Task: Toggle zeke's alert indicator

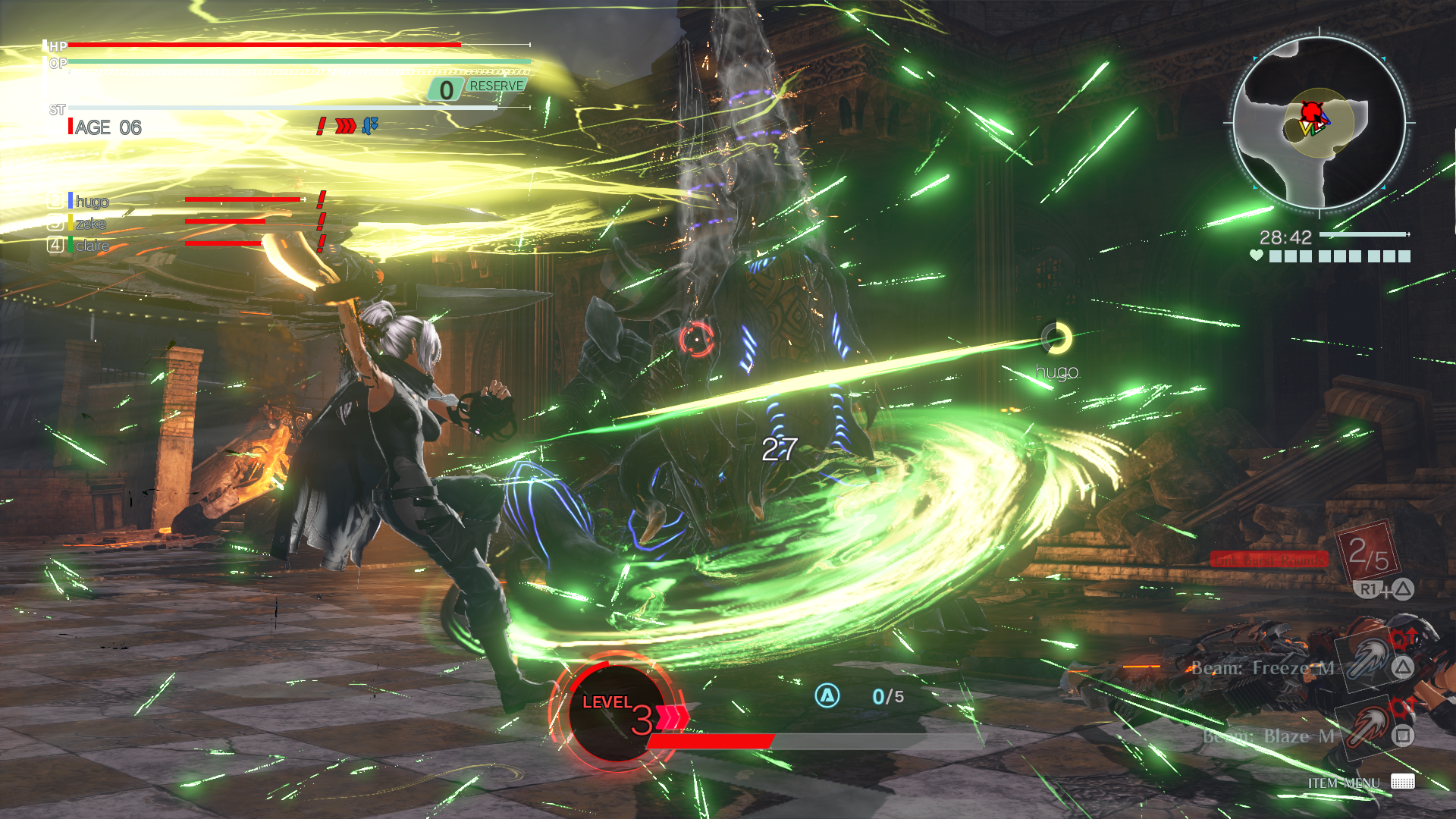Action: click(x=320, y=223)
